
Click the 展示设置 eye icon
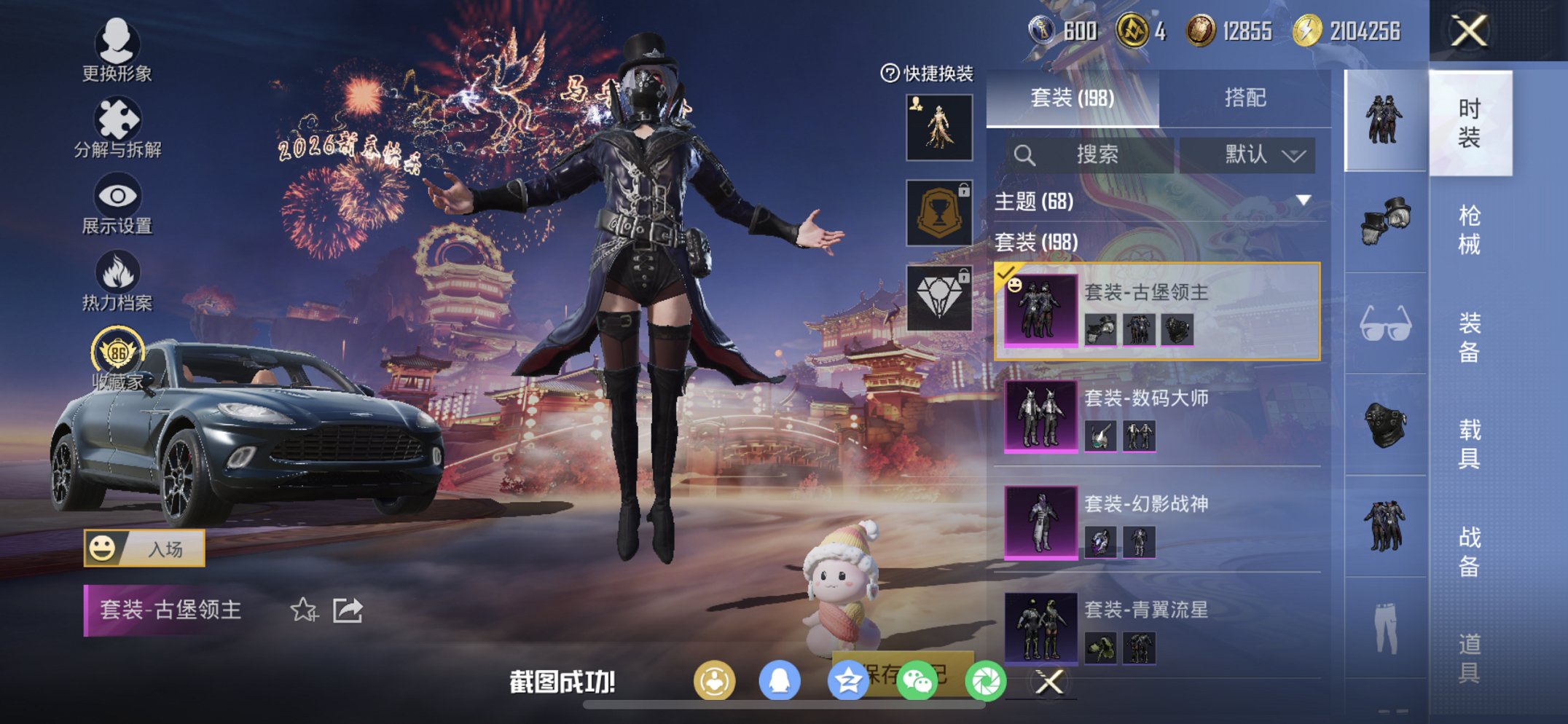(119, 195)
